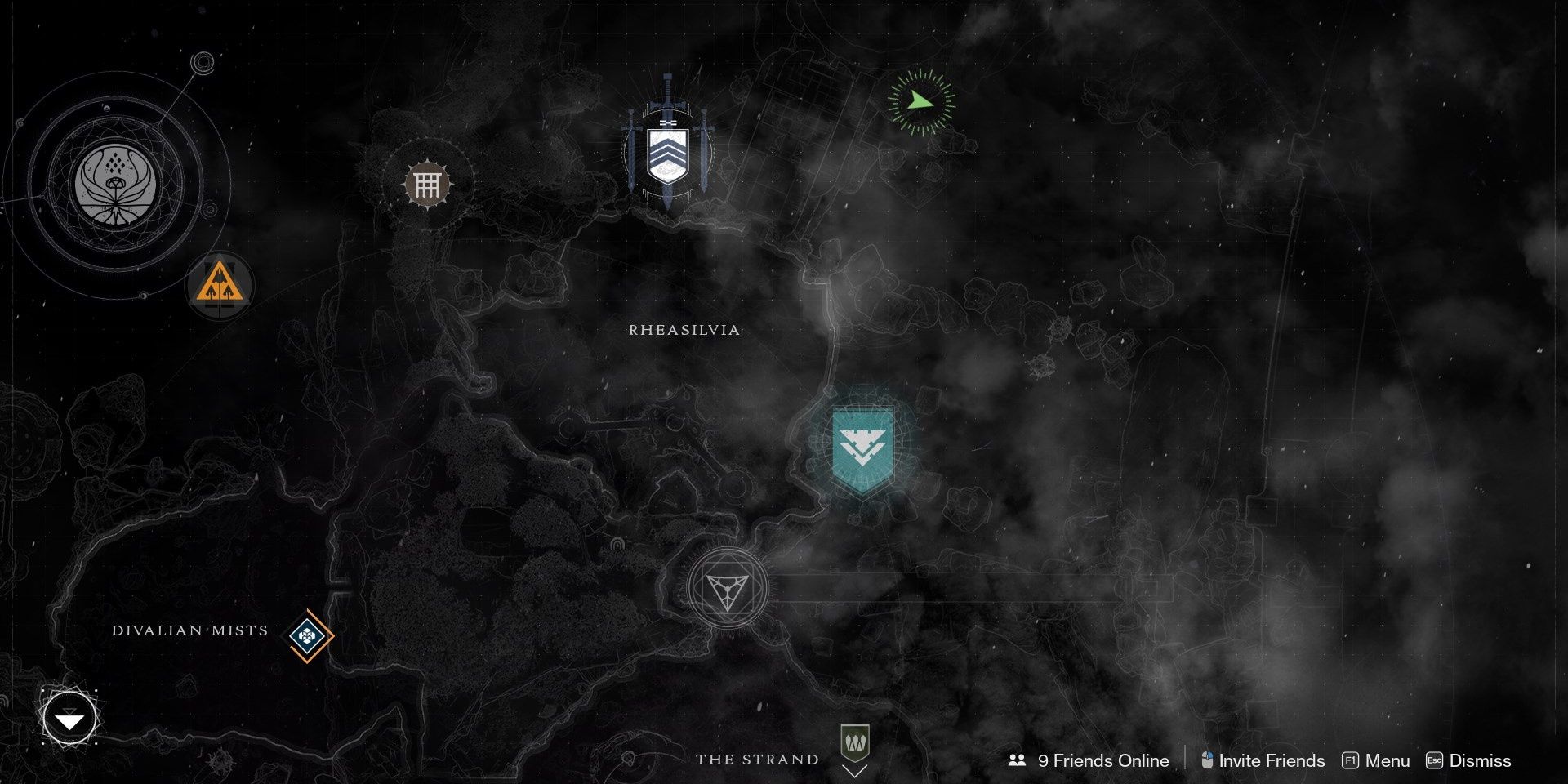The width and height of the screenshot is (1568, 784).
Task: Open the orange diamond landing zone in Divalian Mists
Action: (307, 636)
